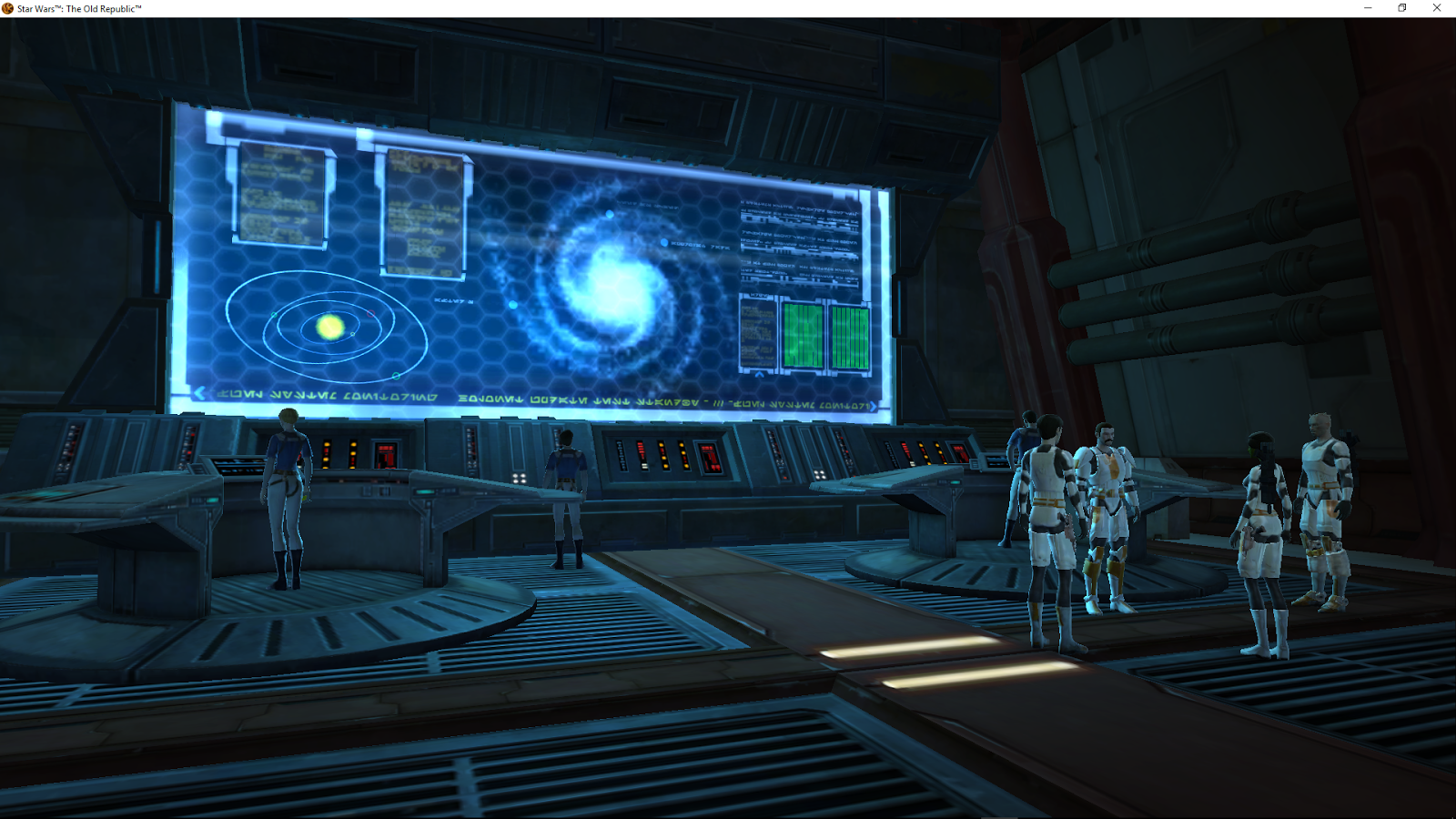Viewport: 1456px width, 819px height.
Task: Click the Star Wars game icon in the title bar
Action: click(x=9, y=8)
